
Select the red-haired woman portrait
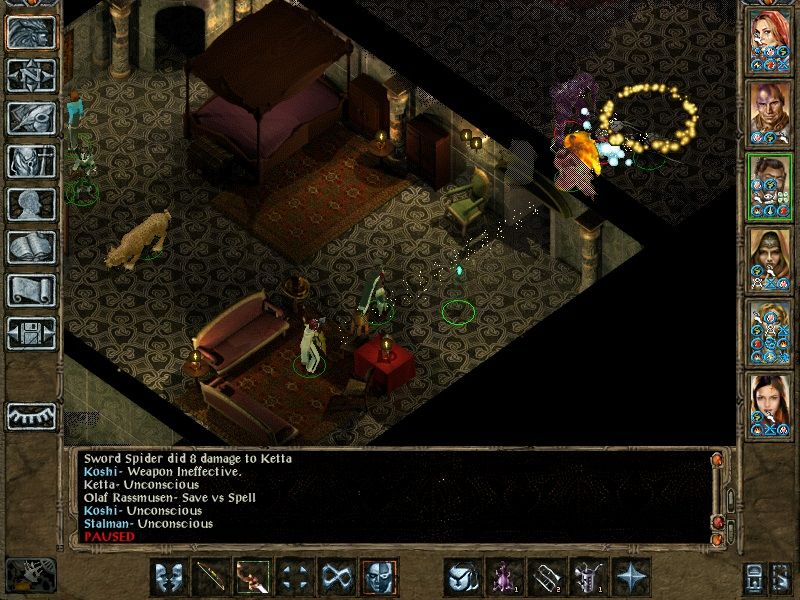point(770,38)
